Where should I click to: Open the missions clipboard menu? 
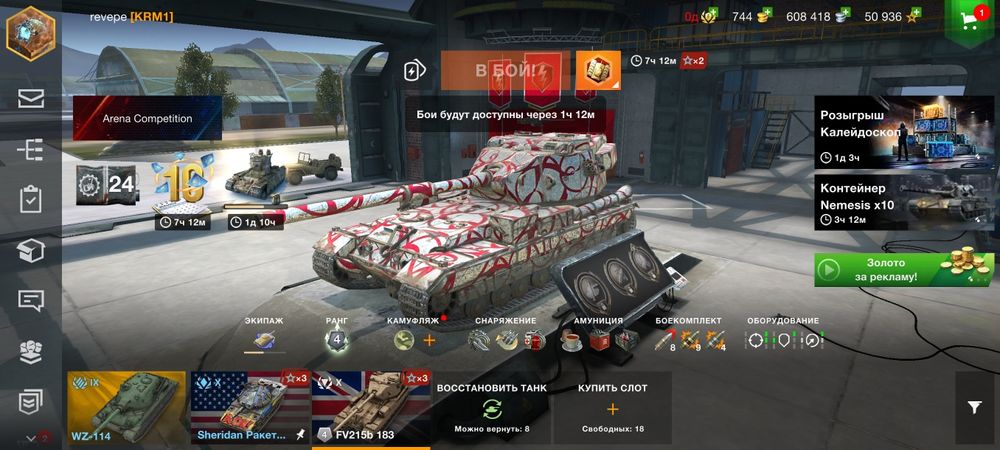click(x=30, y=199)
